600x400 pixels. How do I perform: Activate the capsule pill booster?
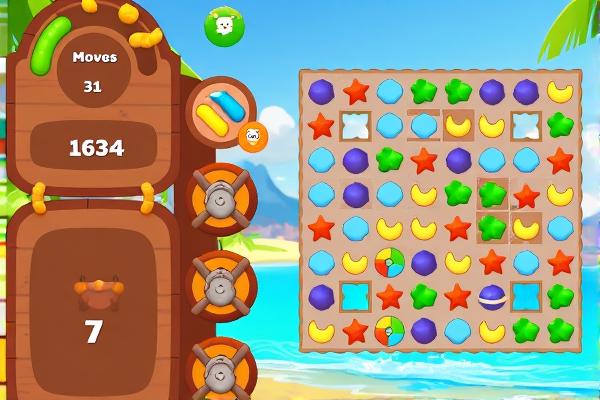click(x=218, y=111)
